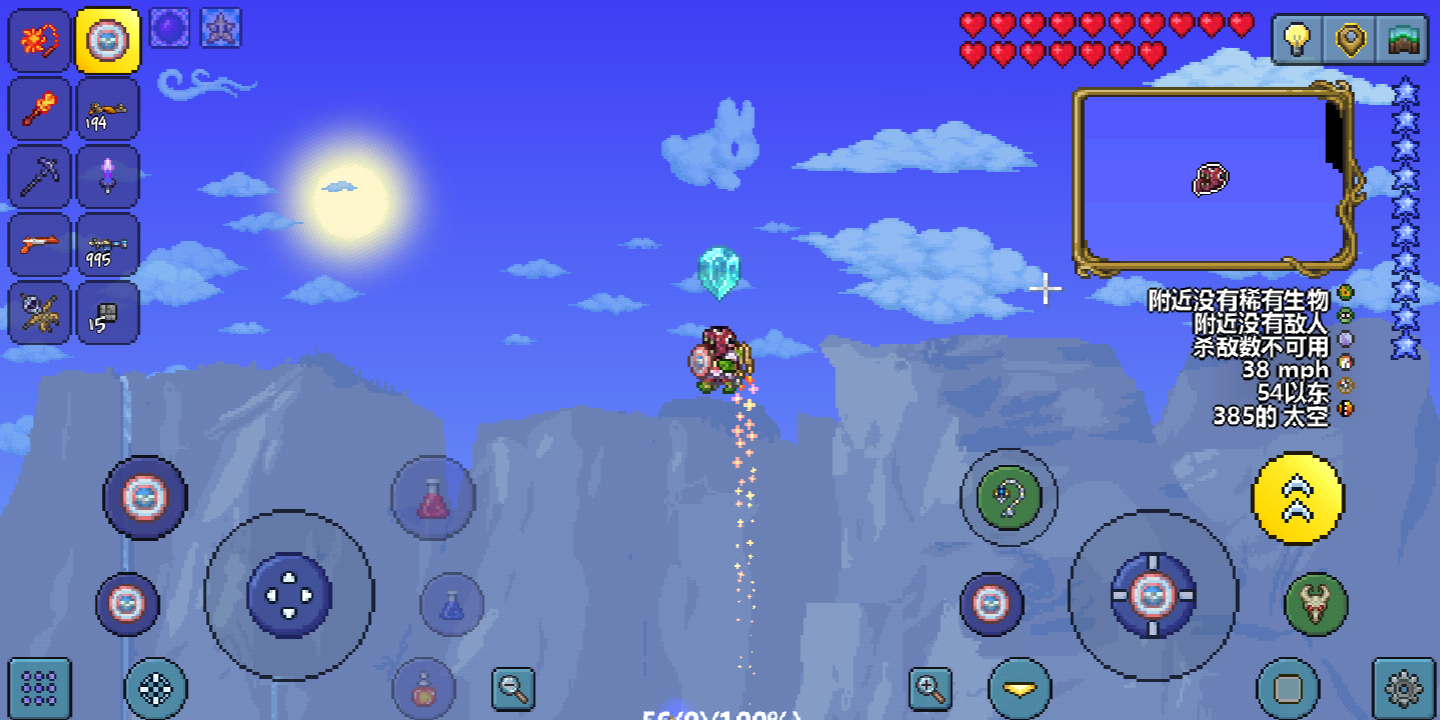Screen dimensions: 1440x720
Task: Tap the yellow double-arrow jump button
Action: pyautogui.click(x=1298, y=498)
